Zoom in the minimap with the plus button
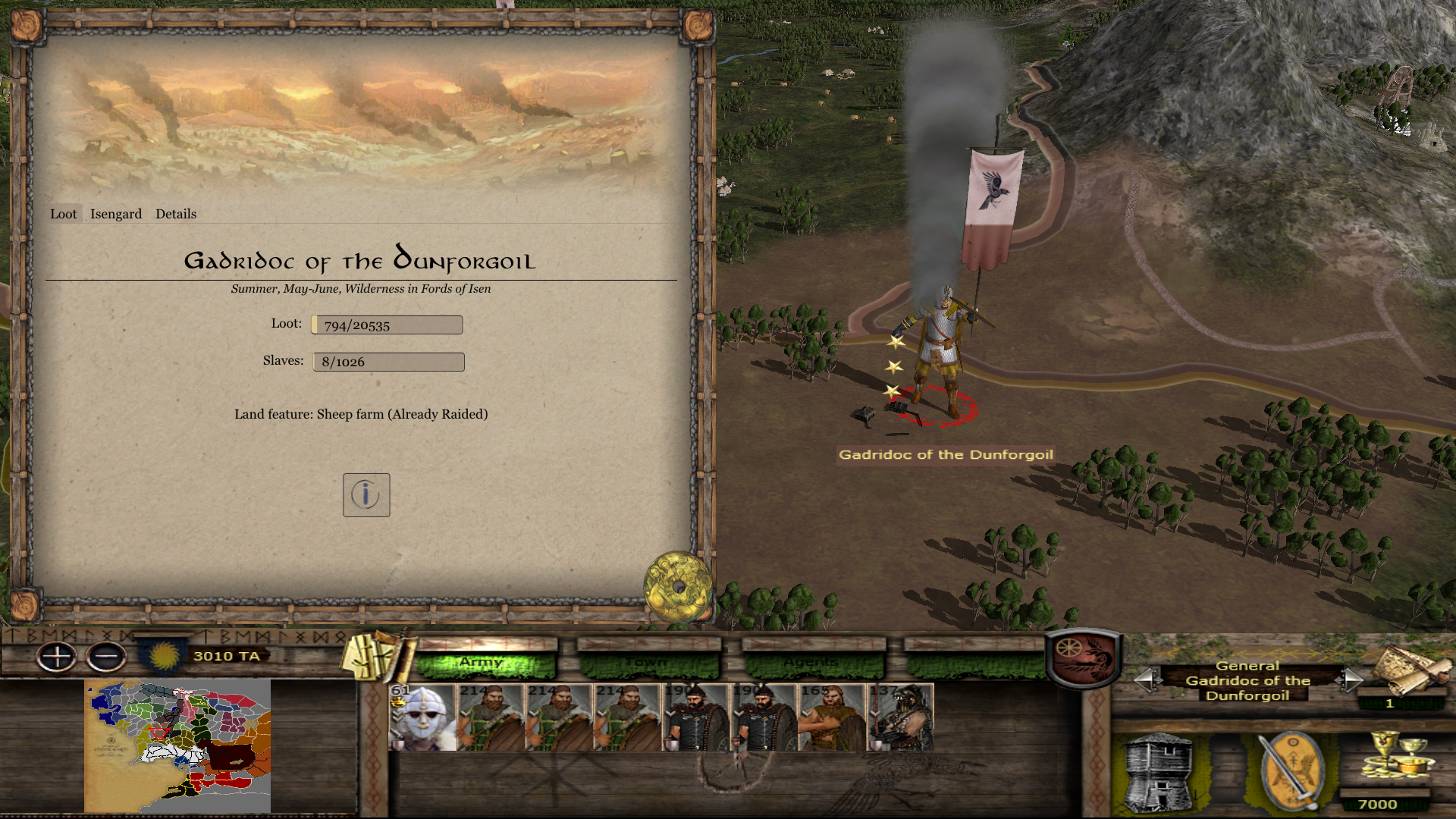 [x=57, y=657]
